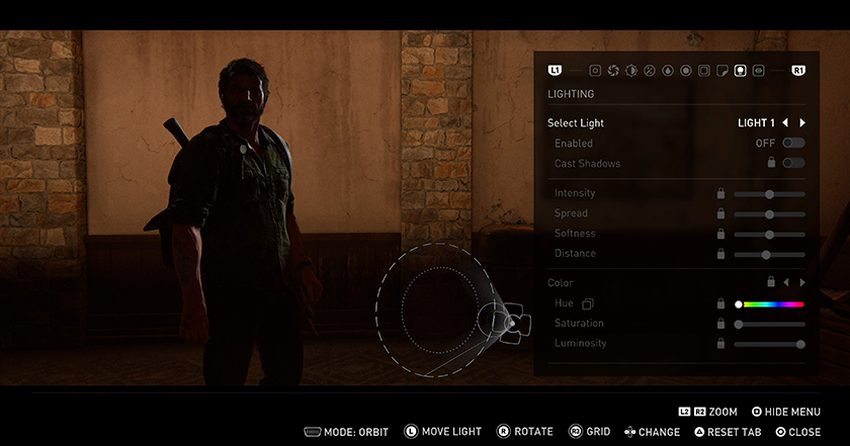Open the sun-shaped brightness tab
Screen dimensions: 850x446
point(631,71)
